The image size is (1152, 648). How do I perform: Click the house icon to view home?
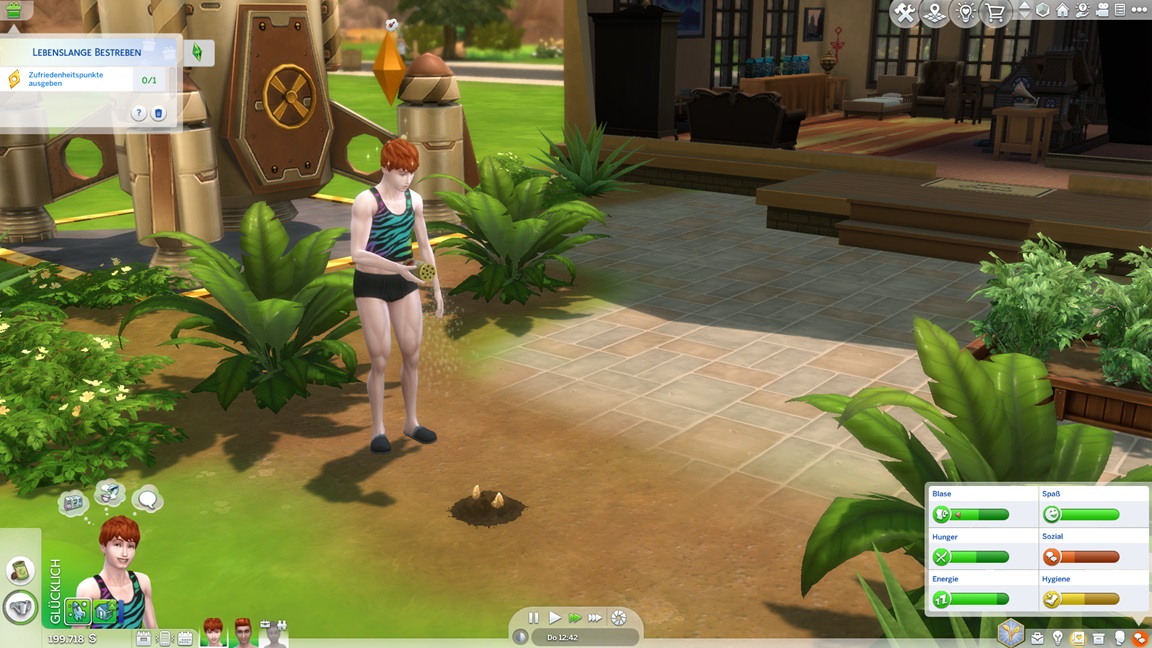click(1062, 10)
